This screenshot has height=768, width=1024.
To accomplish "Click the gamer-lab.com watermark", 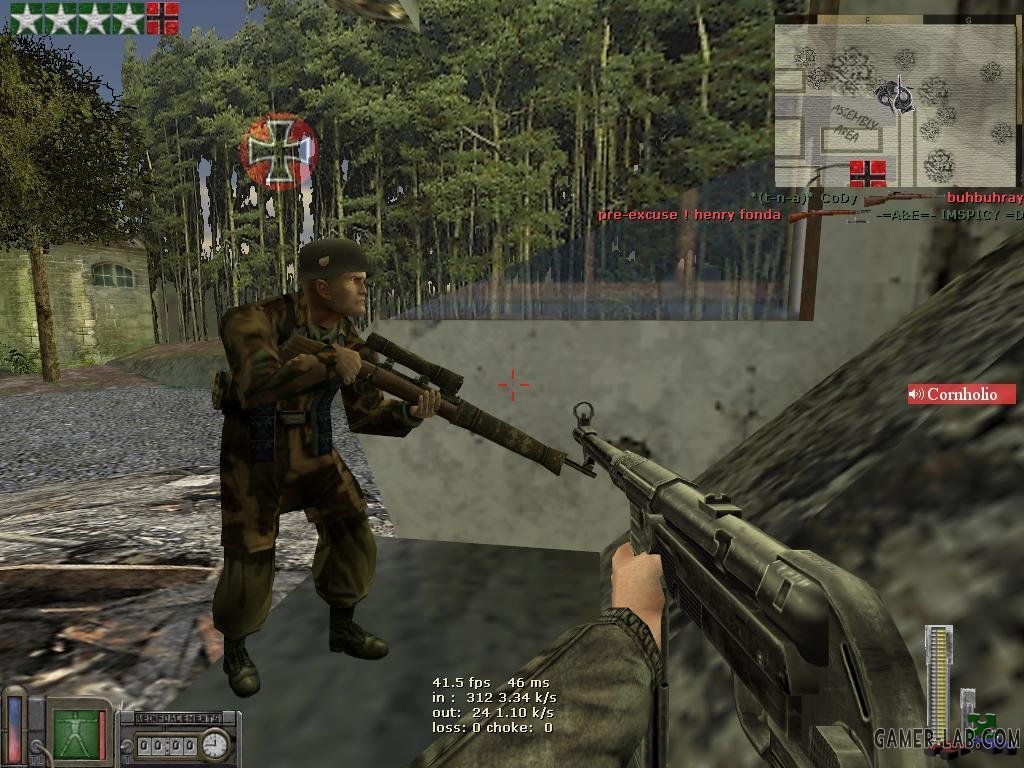I will tap(946, 739).
